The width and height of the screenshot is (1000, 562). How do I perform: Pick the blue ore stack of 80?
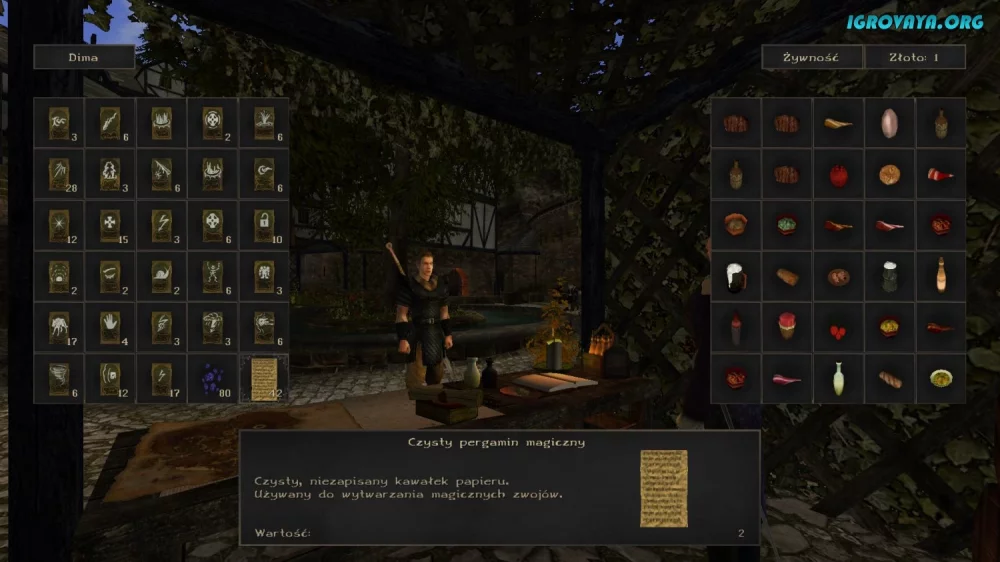click(x=212, y=379)
